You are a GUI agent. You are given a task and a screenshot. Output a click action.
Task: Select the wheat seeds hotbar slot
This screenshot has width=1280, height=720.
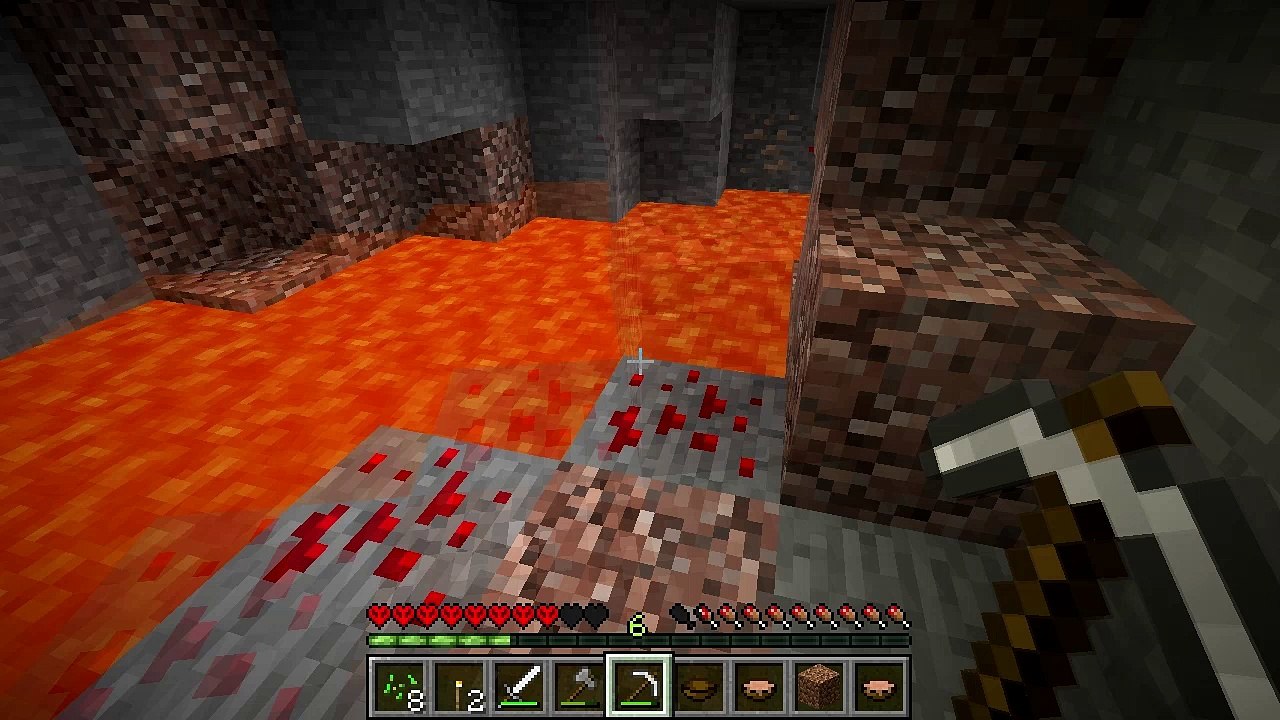[x=400, y=686]
